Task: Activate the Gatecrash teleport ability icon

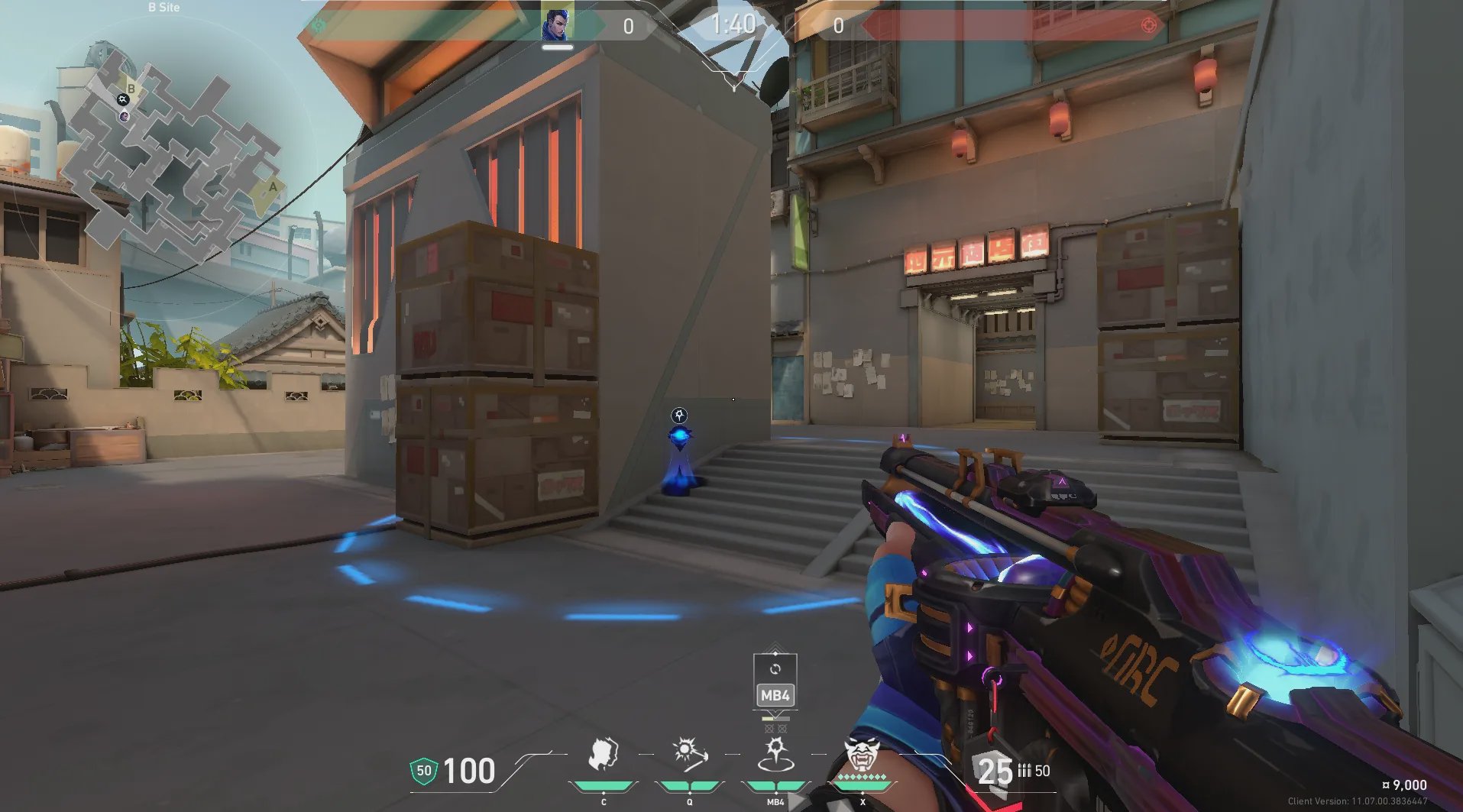Action: coord(775,756)
